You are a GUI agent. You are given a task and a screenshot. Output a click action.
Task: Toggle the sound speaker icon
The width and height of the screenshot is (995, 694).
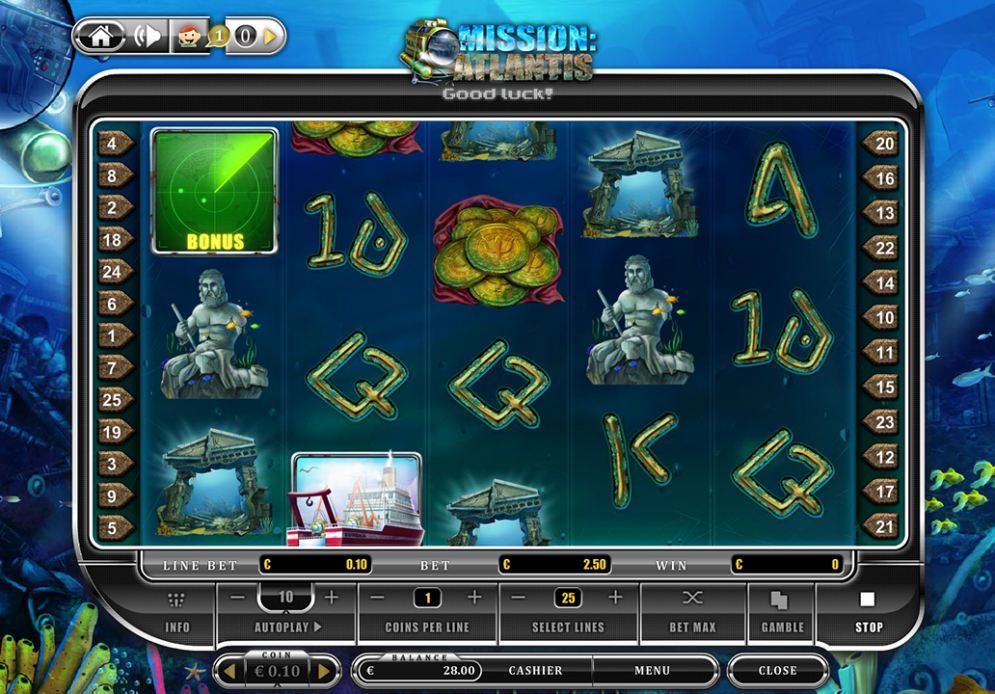click(147, 37)
